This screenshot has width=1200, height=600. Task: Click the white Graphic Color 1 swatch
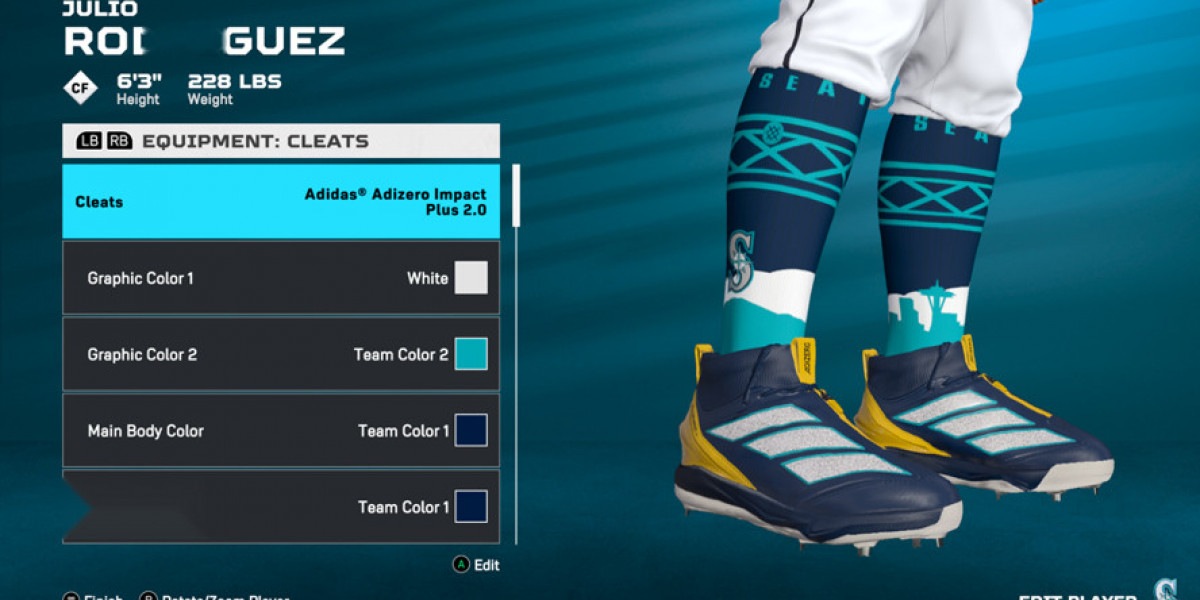pos(471,278)
